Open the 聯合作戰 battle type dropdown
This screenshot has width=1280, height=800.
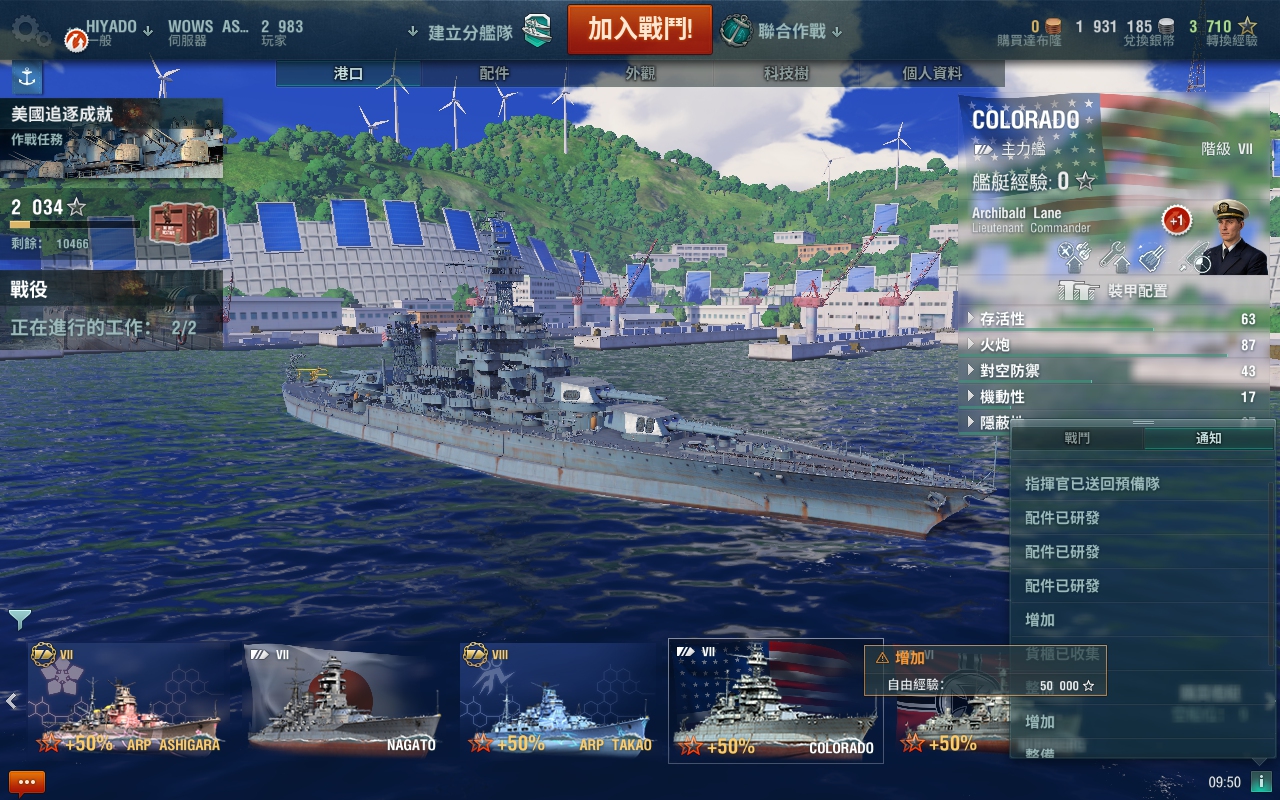click(x=783, y=31)
